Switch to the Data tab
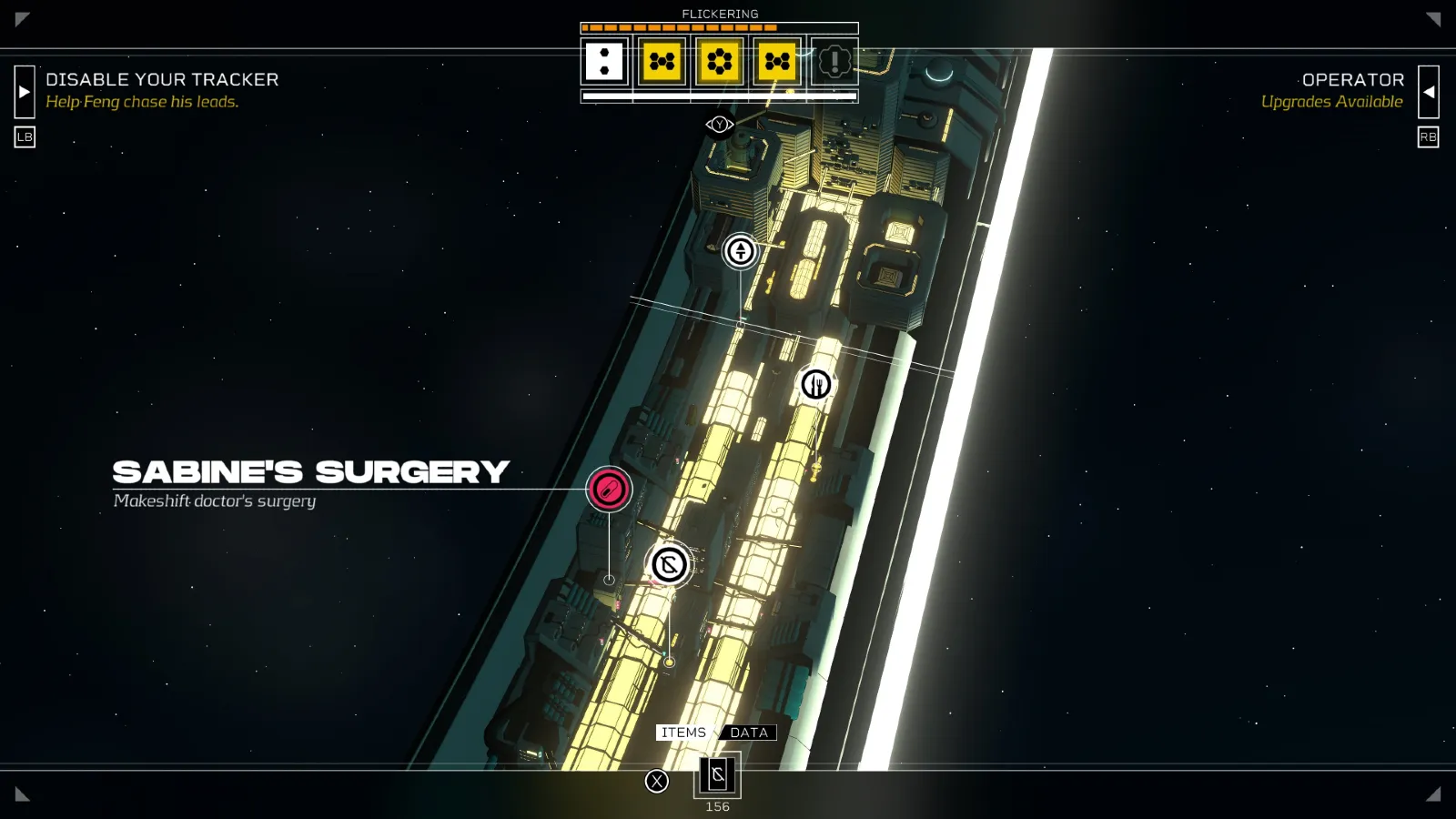Viewport: 1456px width, 819px height. (x=749, y=733)
